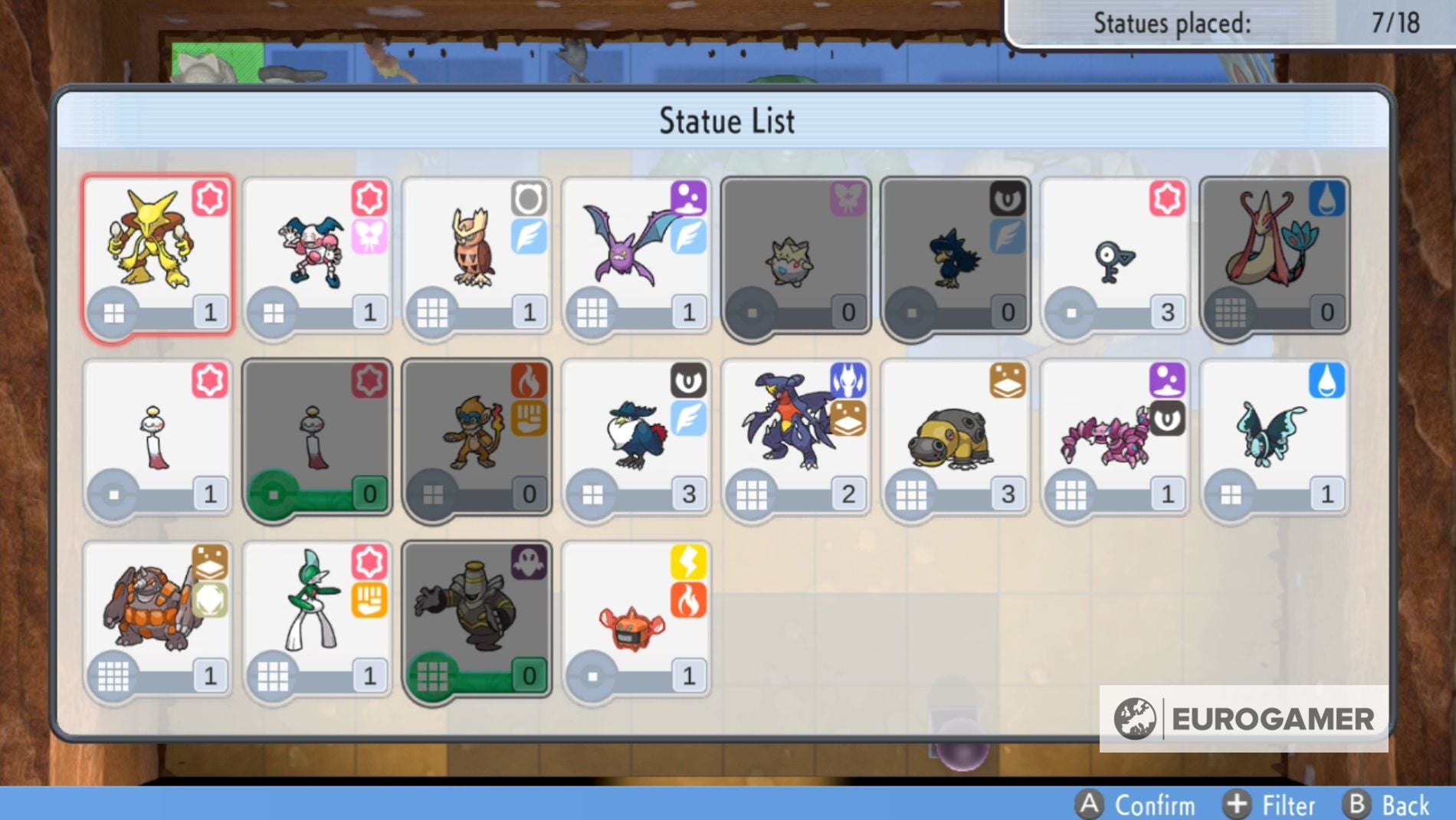
Task: Select the Water type icon on Milotic's statue
Action: tap(1328, 198)
